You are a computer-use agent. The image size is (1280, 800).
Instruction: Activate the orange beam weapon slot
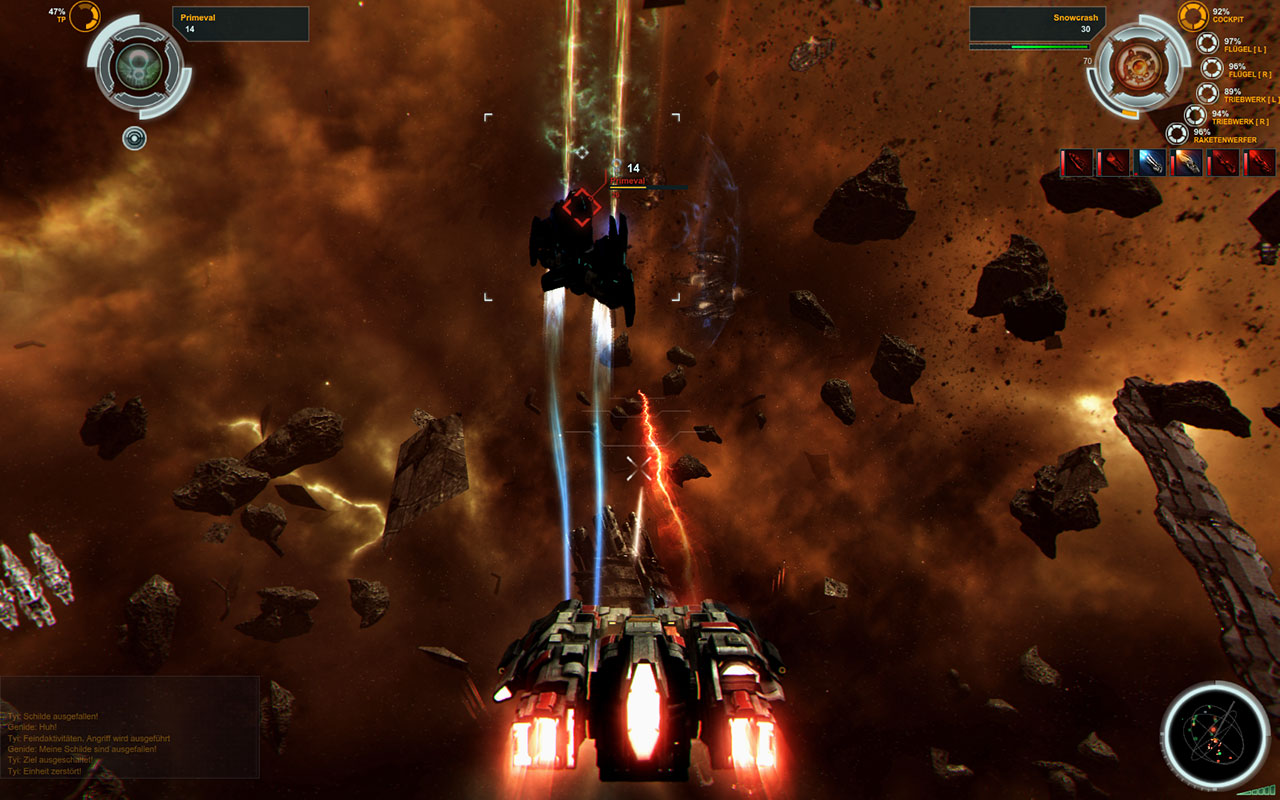[1185, 160]
